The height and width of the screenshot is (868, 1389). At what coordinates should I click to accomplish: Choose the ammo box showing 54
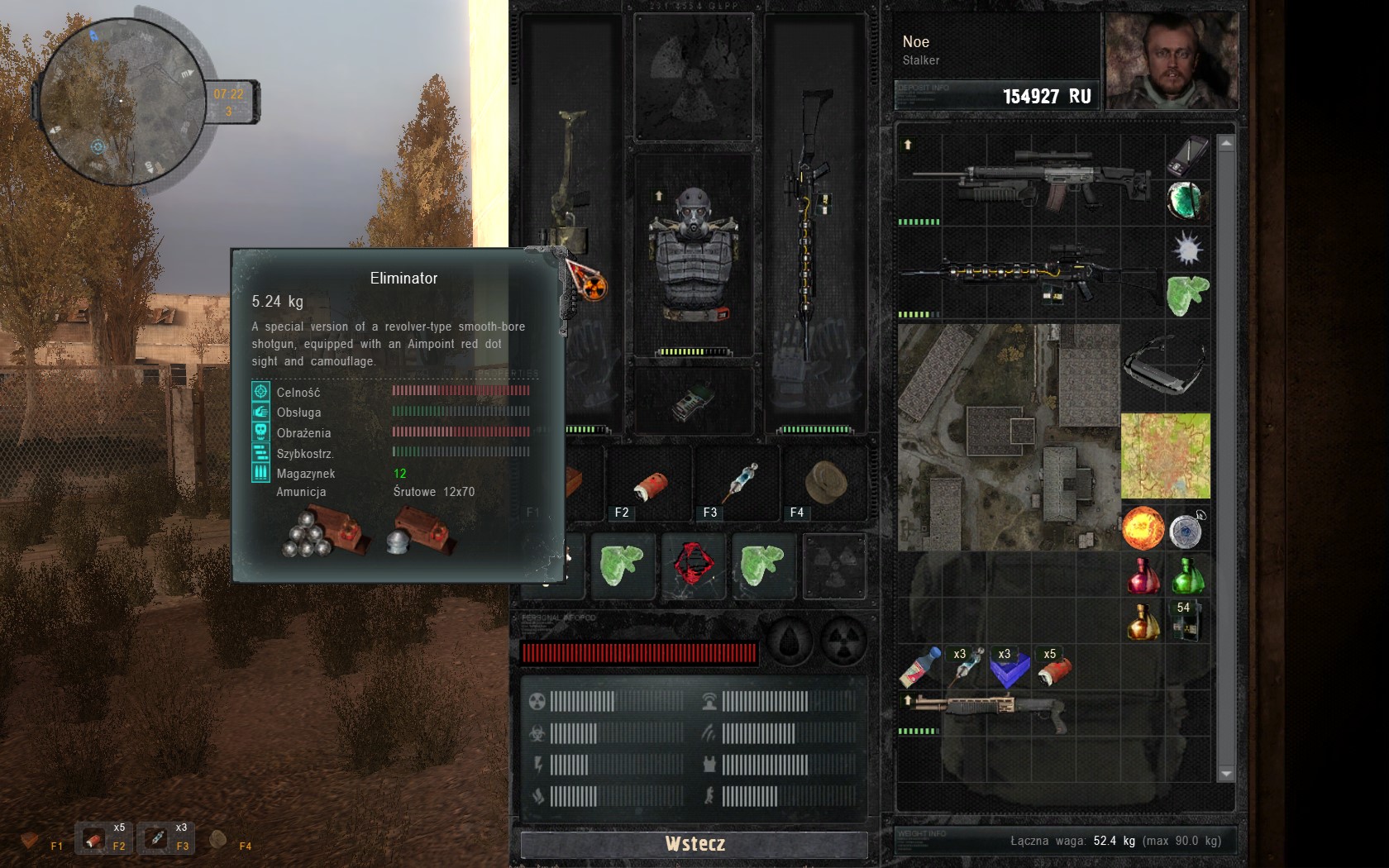(x=1186, y=622)
